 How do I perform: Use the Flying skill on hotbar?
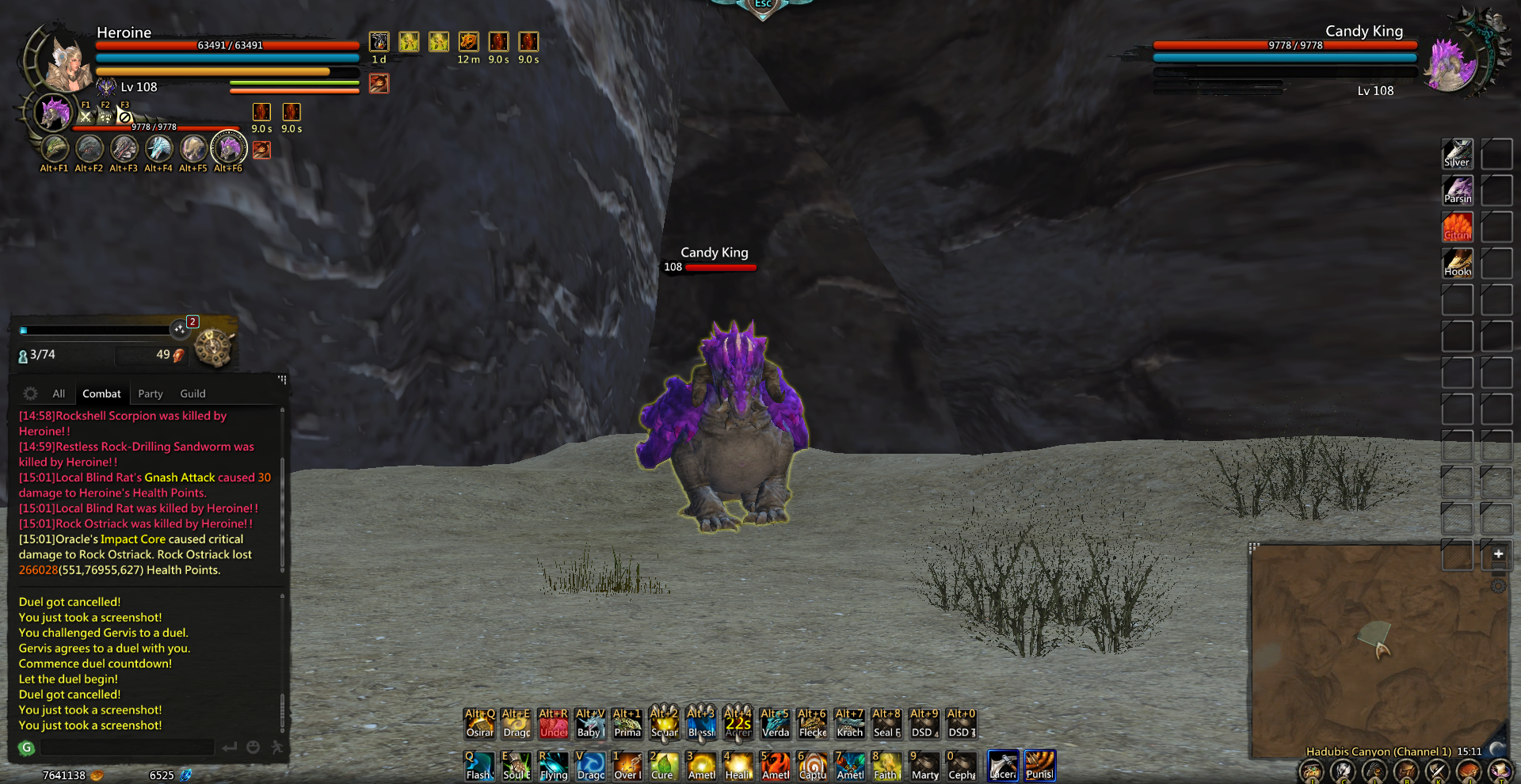tap(554, 766)
